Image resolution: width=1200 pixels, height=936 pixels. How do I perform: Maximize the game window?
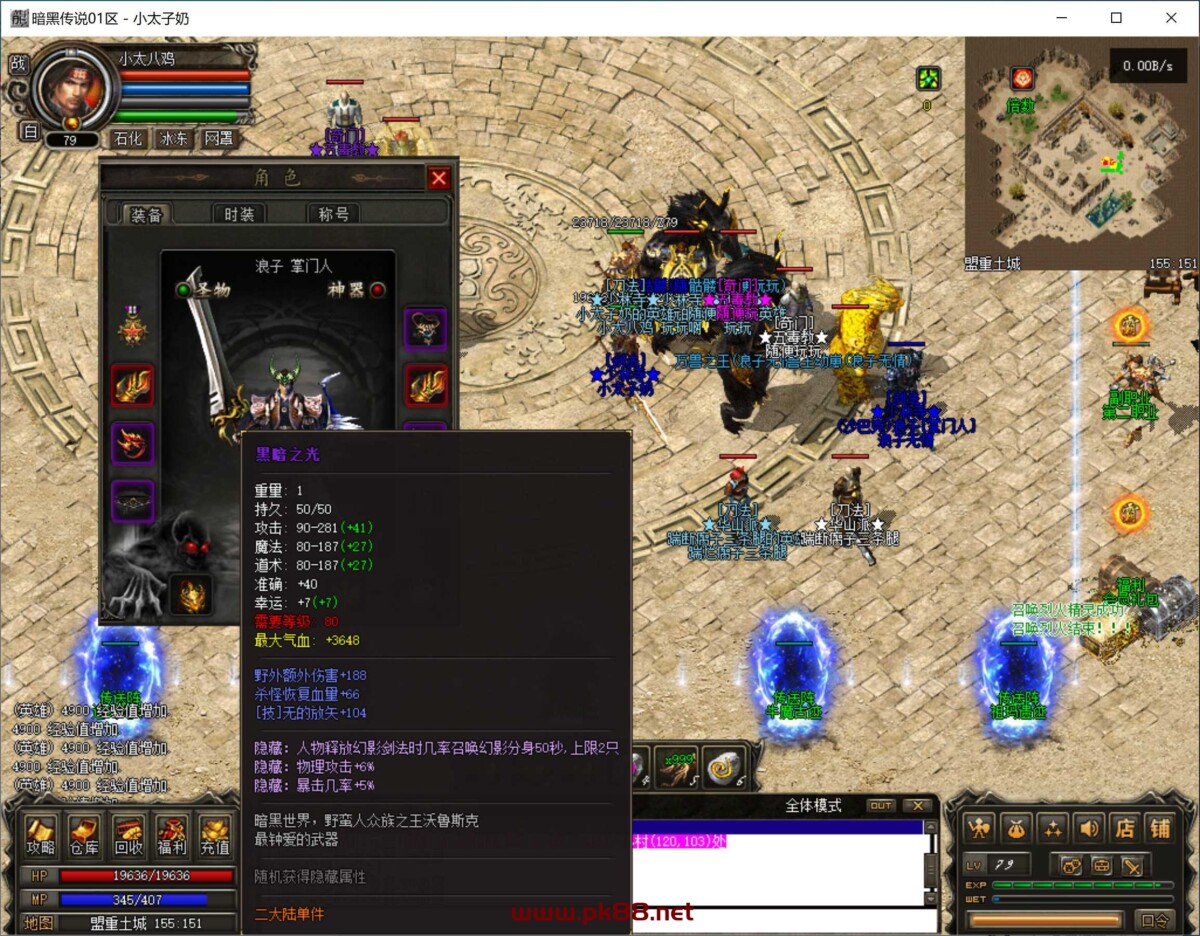click(1116, 17)
